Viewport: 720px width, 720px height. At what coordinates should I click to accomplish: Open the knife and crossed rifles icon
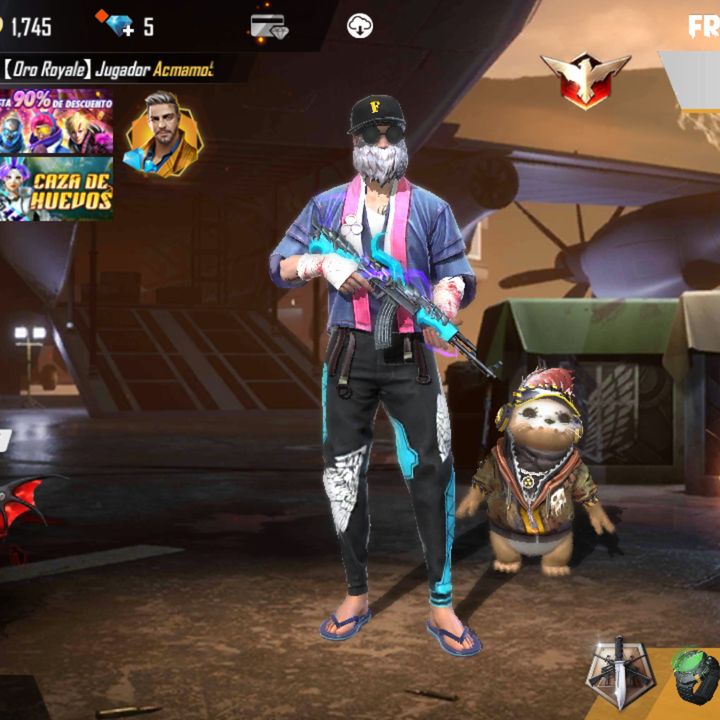click(x=618, y=672)
